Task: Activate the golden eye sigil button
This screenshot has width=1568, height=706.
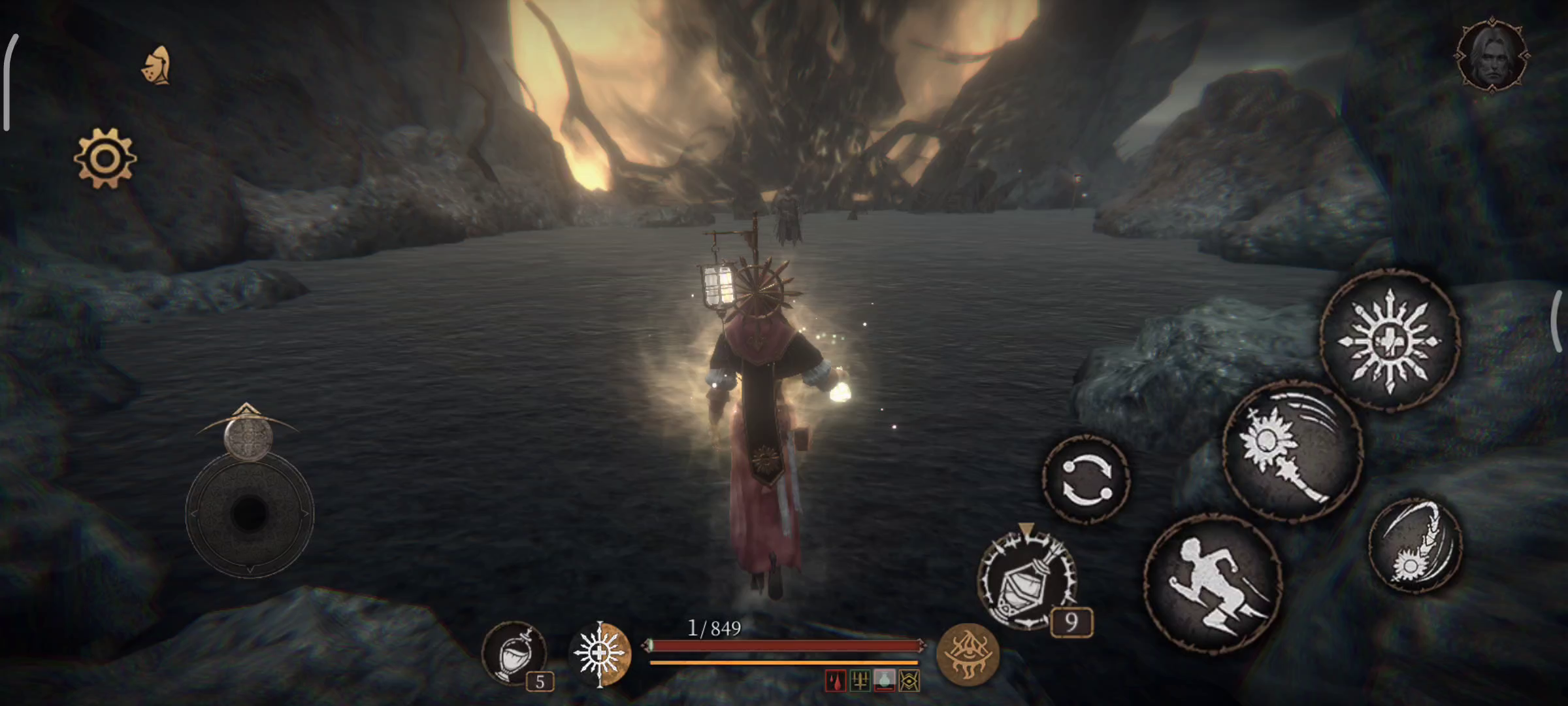Action: tap(968, 653)
